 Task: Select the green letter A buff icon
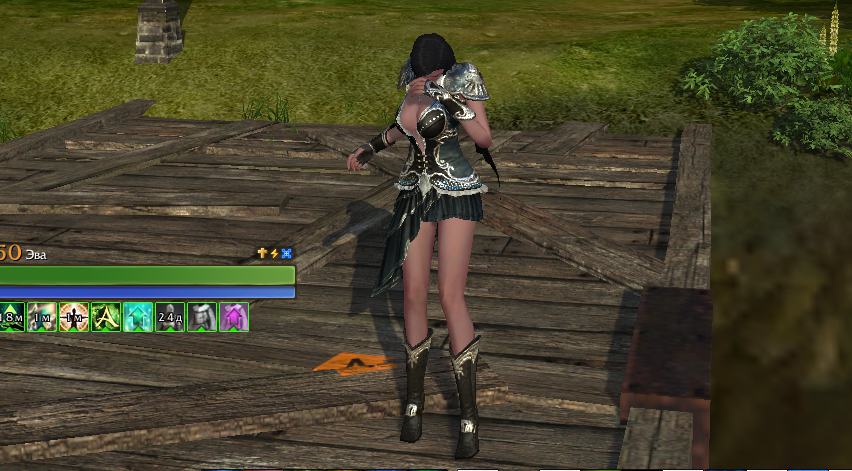point(106,317)
